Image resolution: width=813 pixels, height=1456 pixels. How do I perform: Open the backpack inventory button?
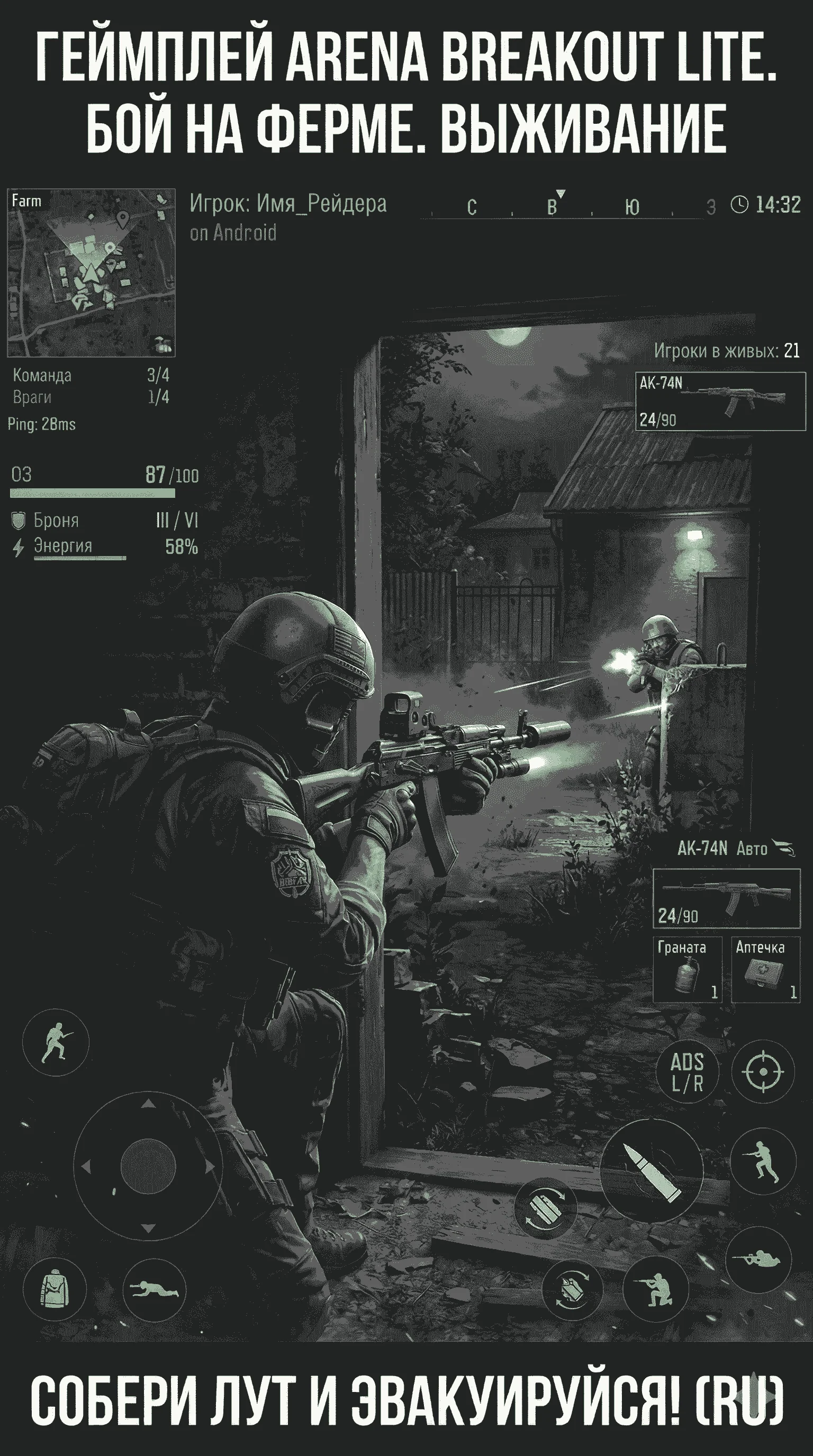55,1289
